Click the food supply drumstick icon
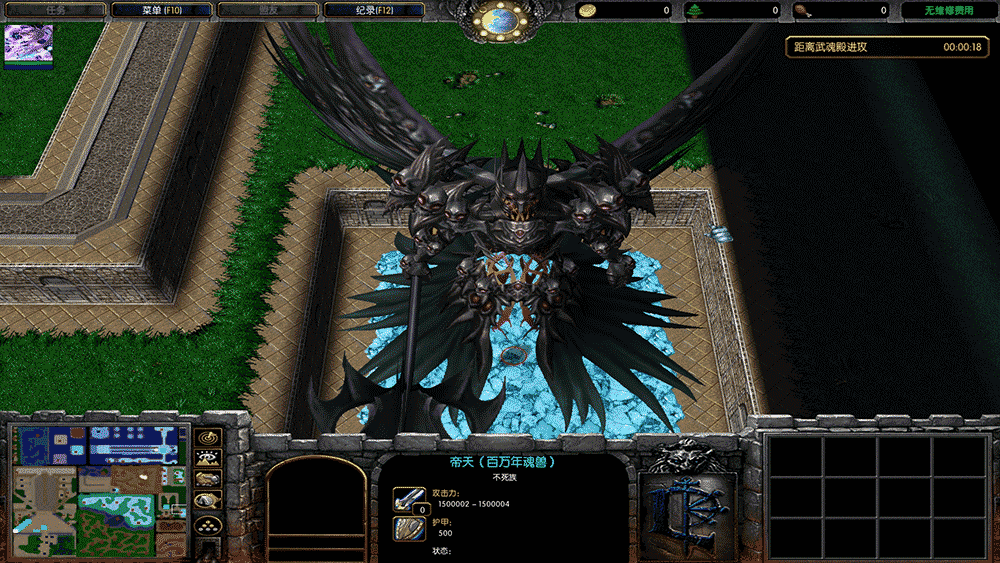This screenshot has height=563, width=1000. (803, 11)
